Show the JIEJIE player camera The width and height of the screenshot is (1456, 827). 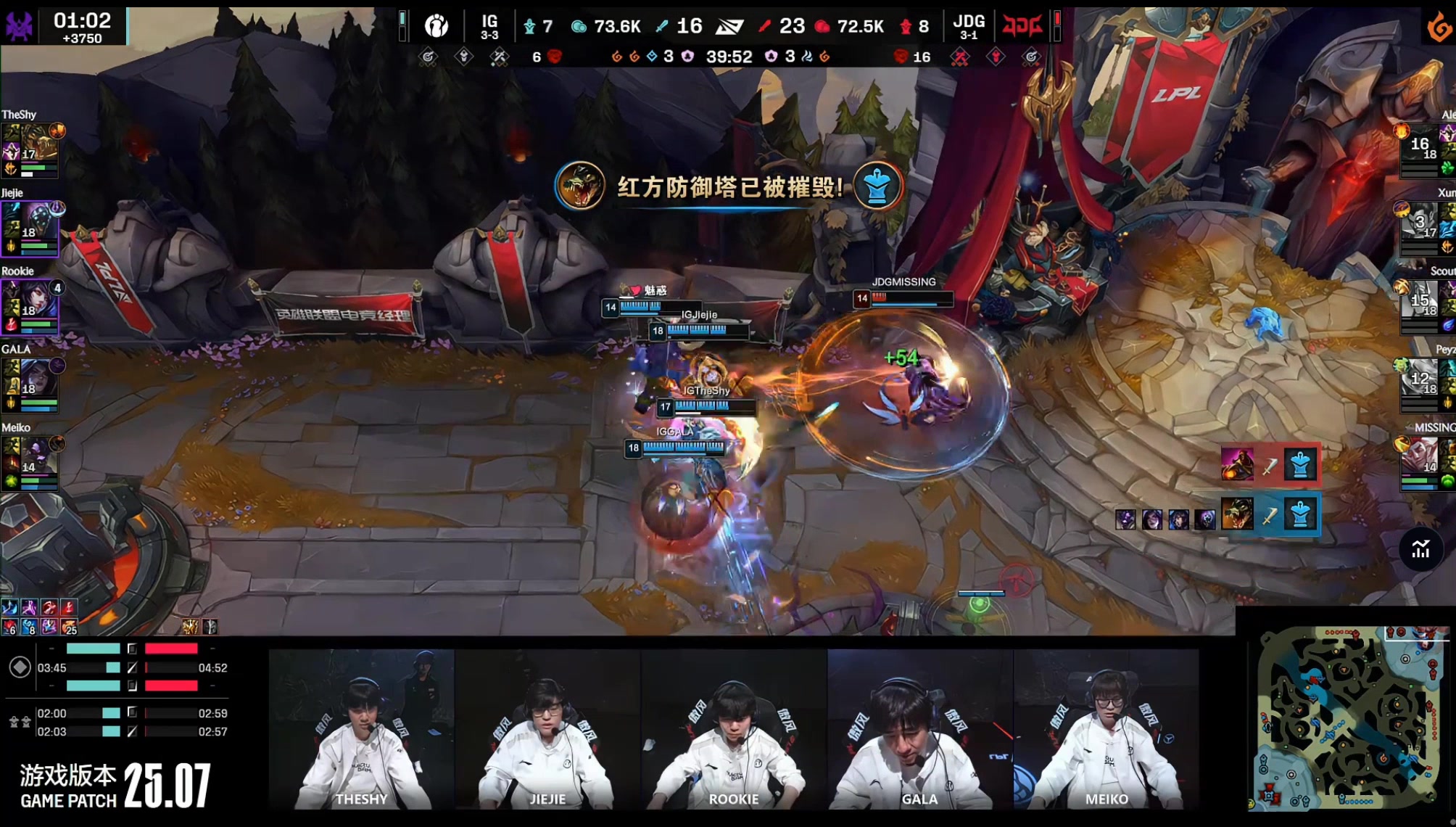[547, 729]
